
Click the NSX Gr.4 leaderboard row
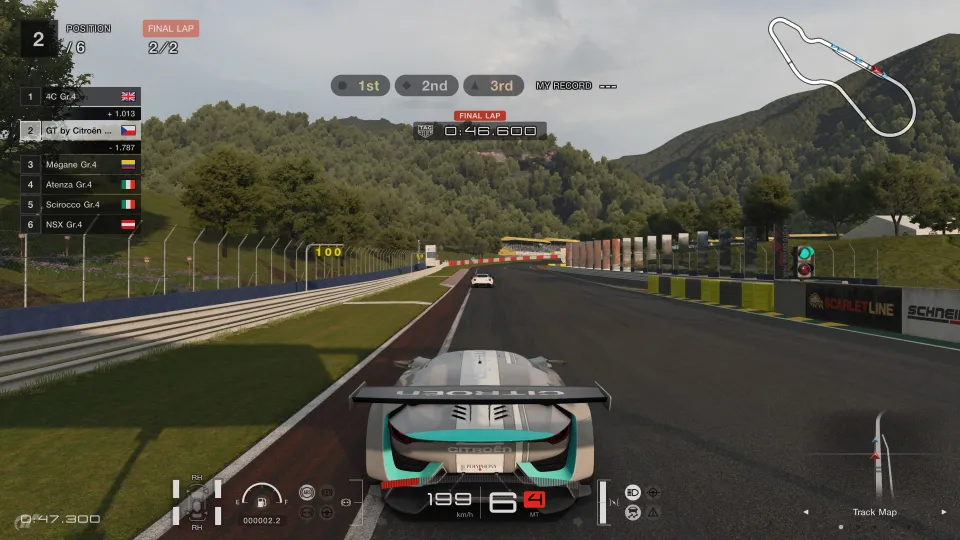pyautogui.click(x=80, y=224)
